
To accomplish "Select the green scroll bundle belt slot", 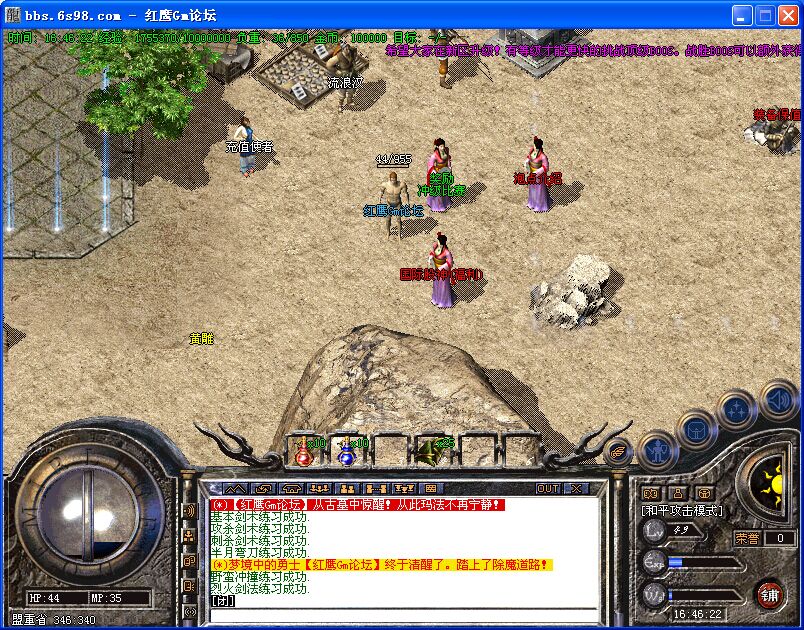I will (432, 452).
